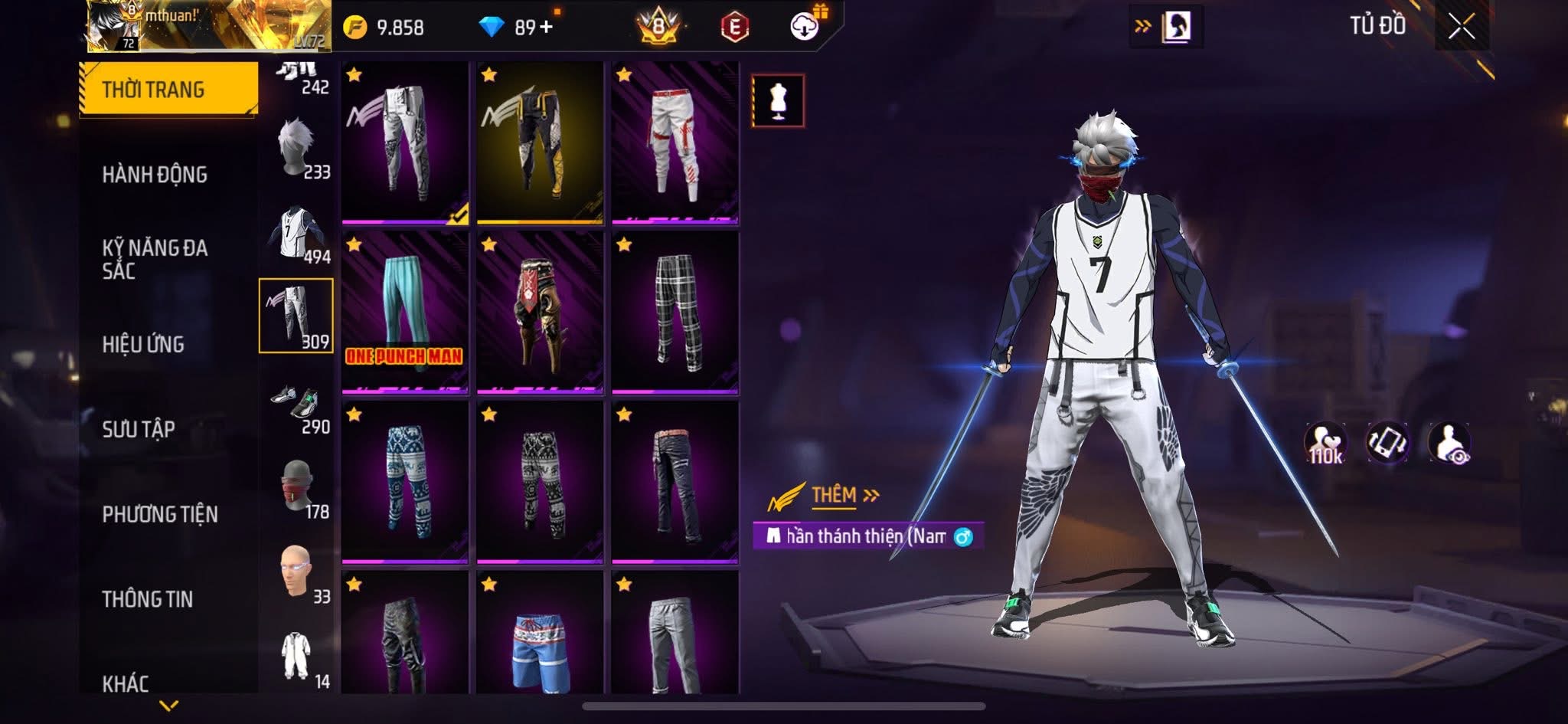Choose the teal One Punch Man pants

[404, 312]
